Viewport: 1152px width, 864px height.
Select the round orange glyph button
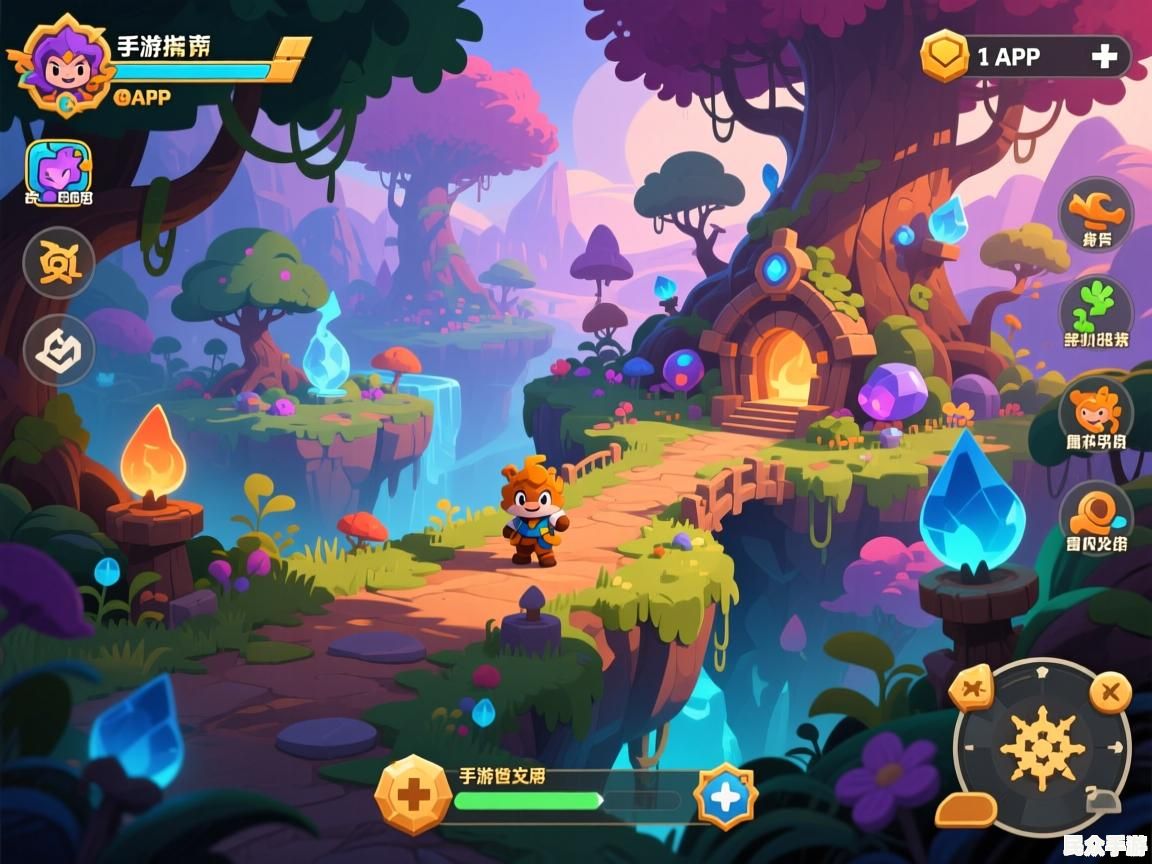59,263
